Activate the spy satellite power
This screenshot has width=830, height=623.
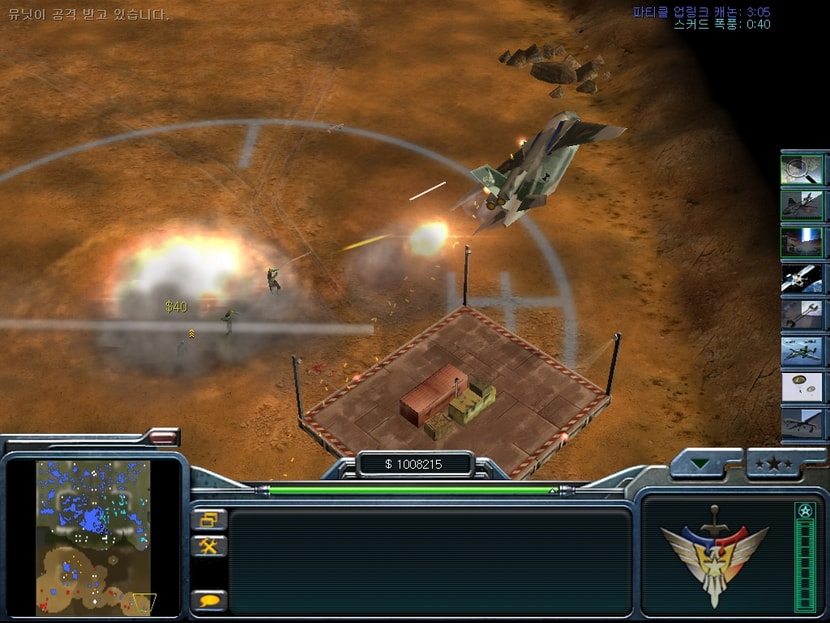click(x=802, y=278)
